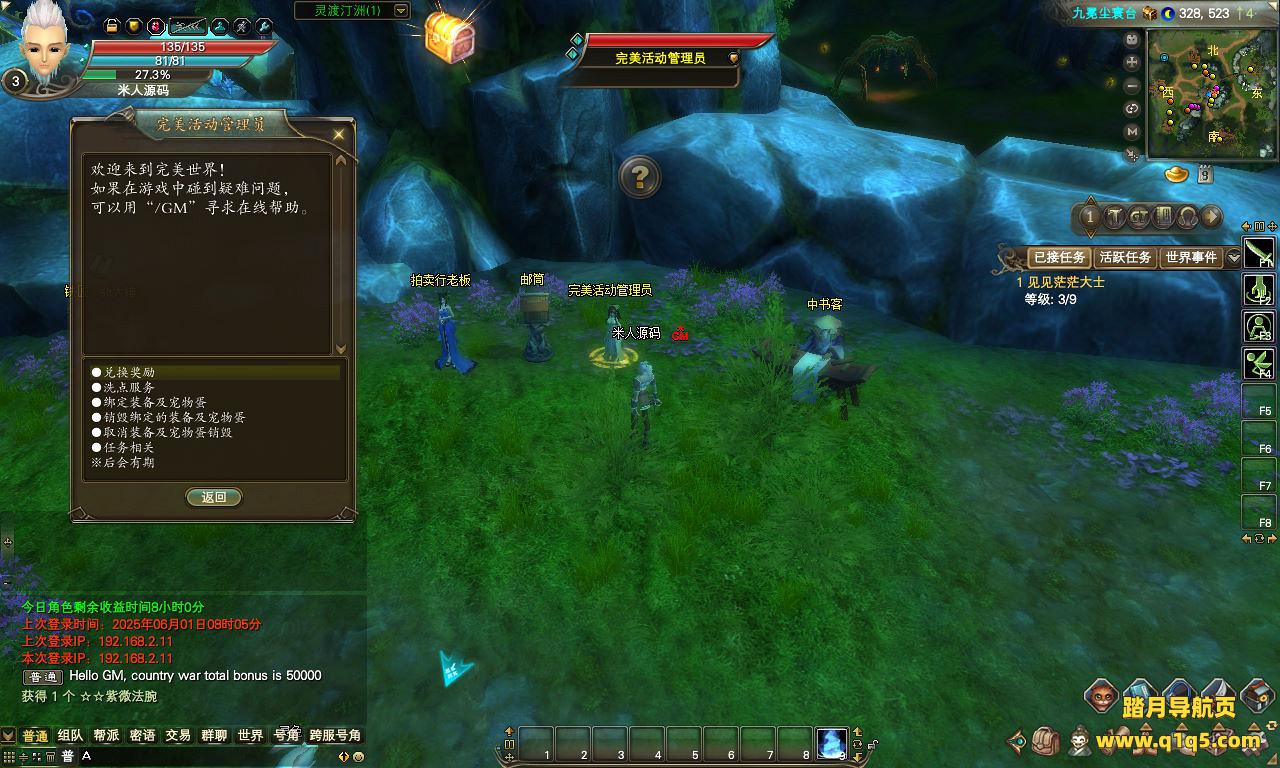This screenshot has height=768, width=1280.
Task: Show the 世界事件 tab
Action: click(x=1190, y=257)
